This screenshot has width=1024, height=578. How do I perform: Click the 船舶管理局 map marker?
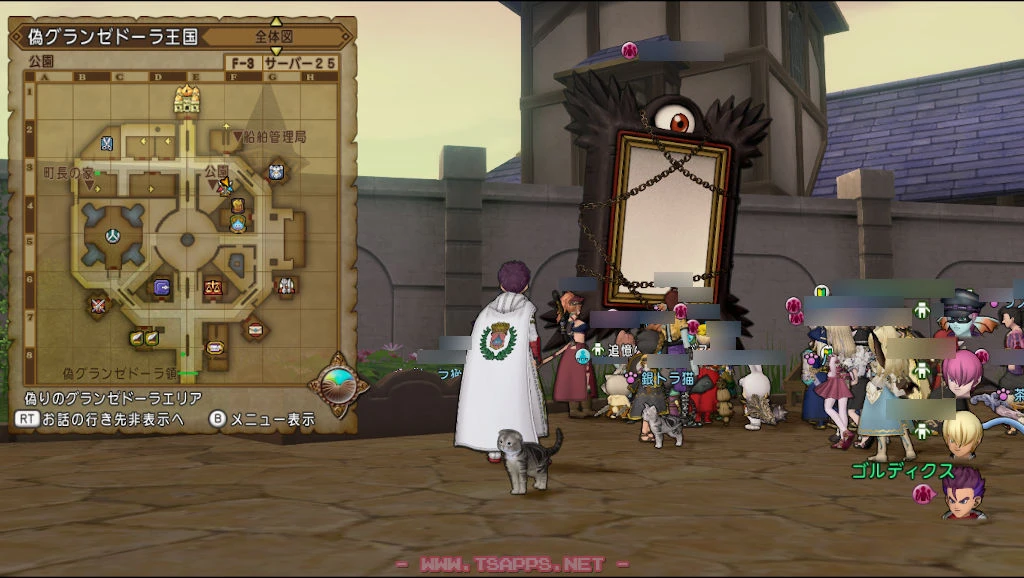click(x=269, y=136)
